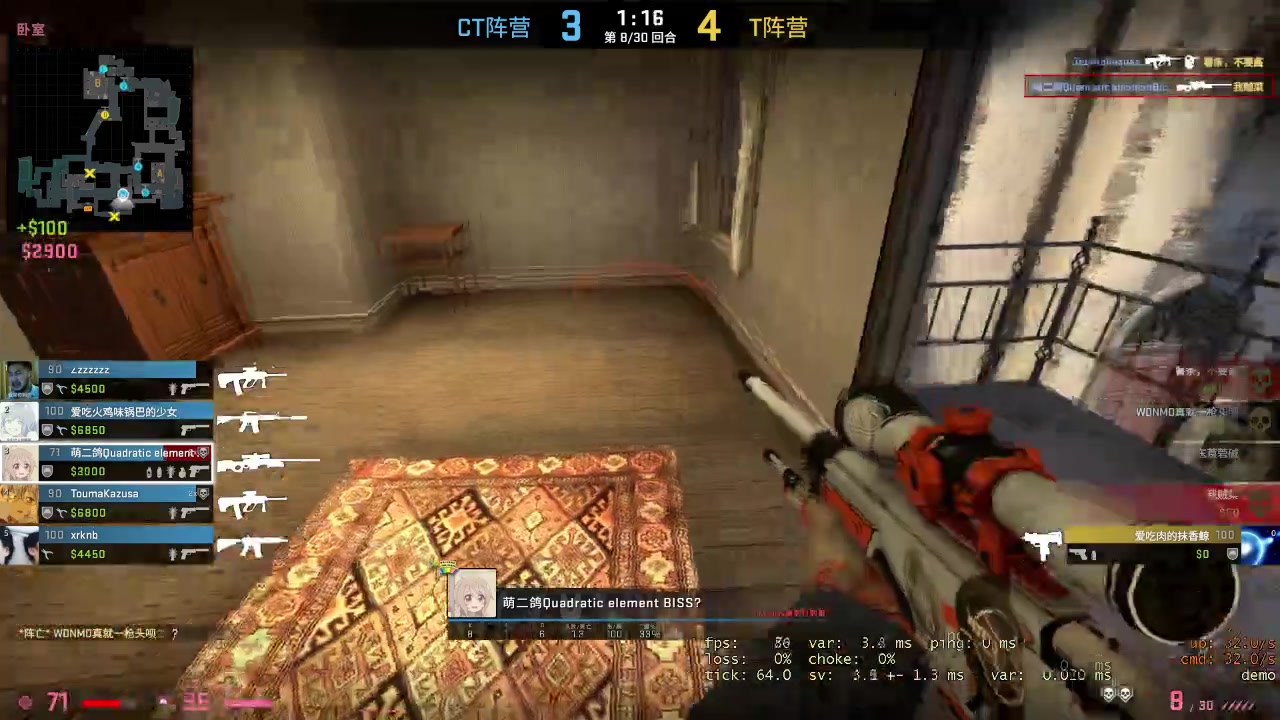The height and width of the screenshot is (720, 1280).
Task: Click the round counter 第 8/30 回合
Action: click(638, 40)
